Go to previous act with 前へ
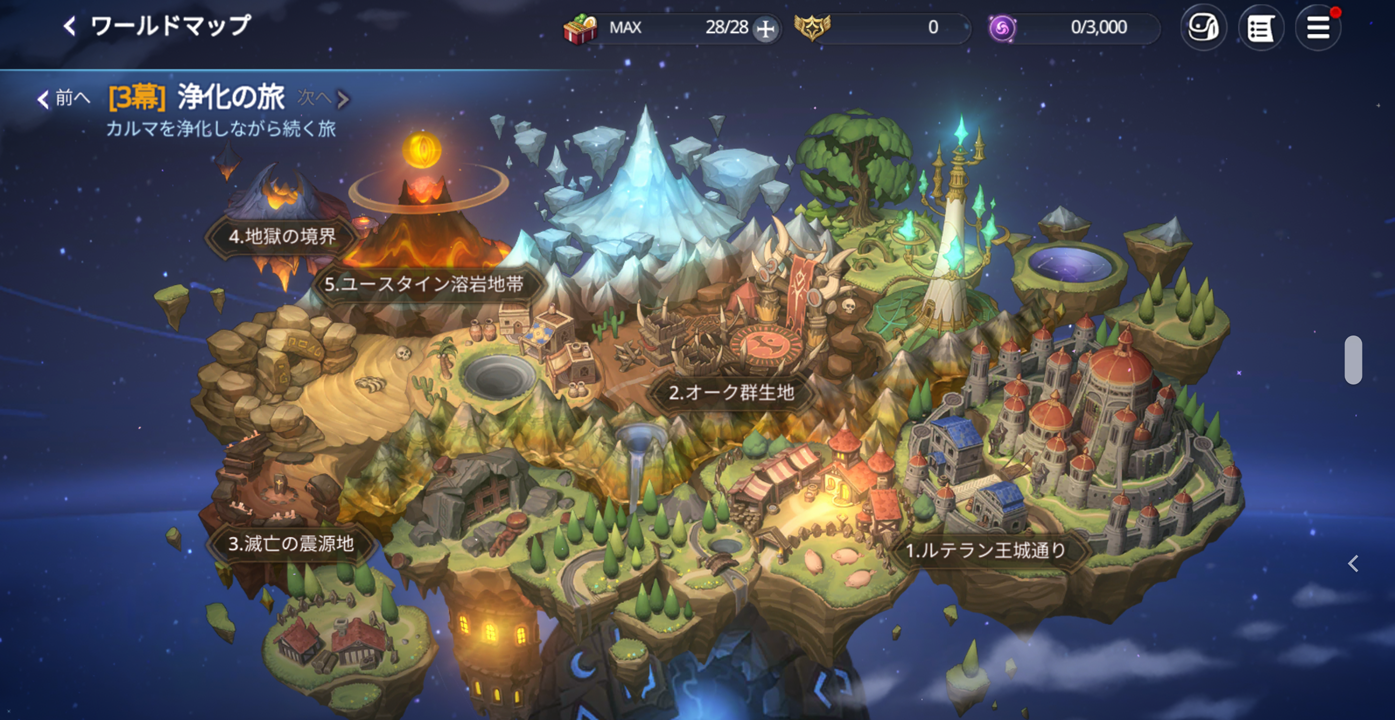Image resolution: width=1395 pixels, height=720 pixels. pos(63,98)
